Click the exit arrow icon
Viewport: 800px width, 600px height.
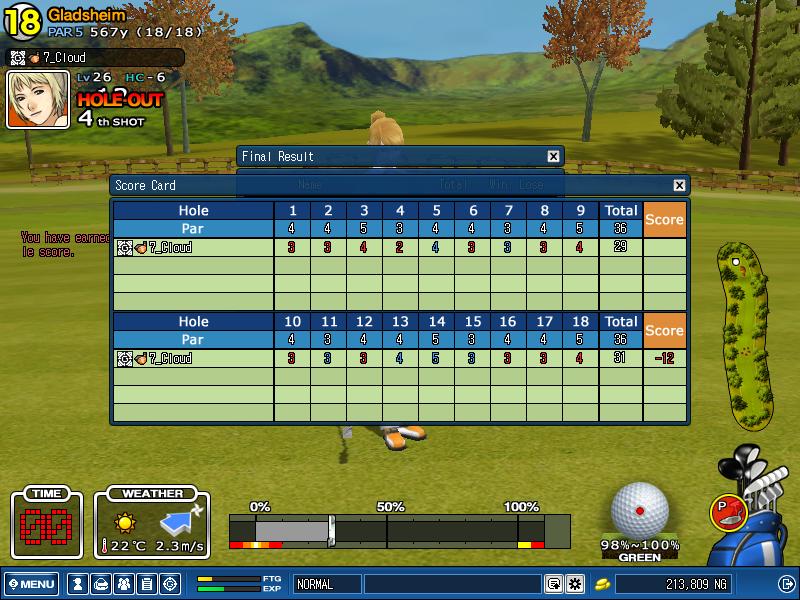click(786, 584)
